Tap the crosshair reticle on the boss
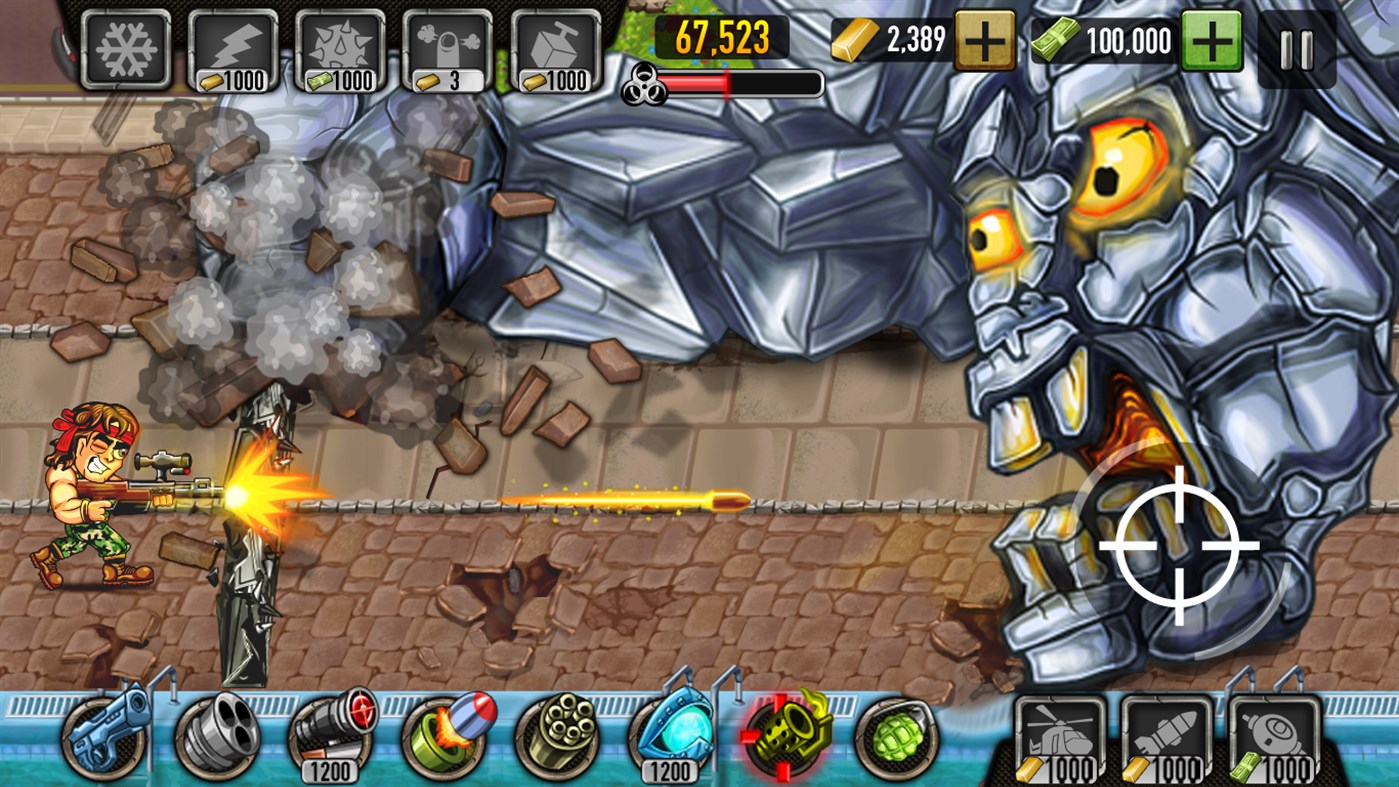The width and height of the screenshot is (1399, 787). pyautogui.click(x=1180, y=545)
